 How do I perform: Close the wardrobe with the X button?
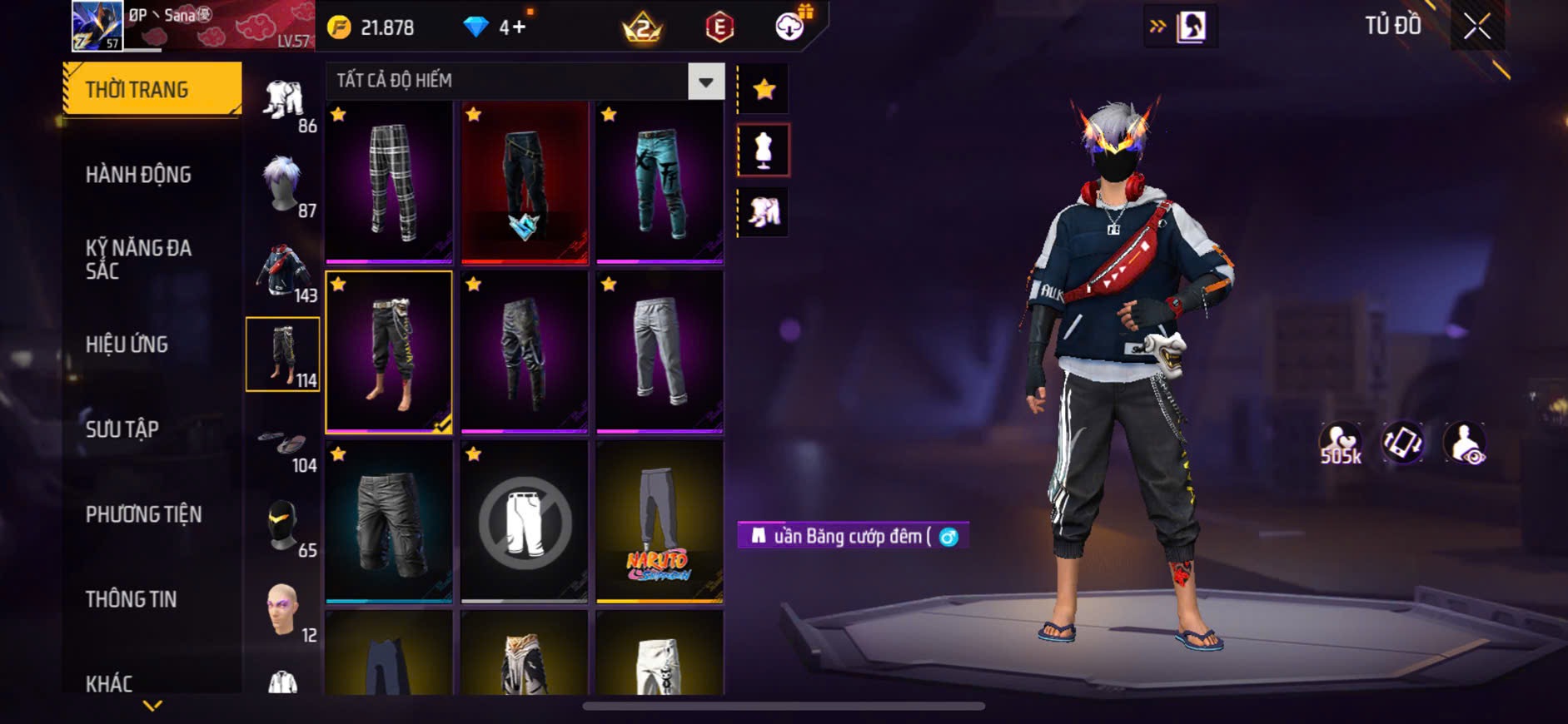tap(1477, 27)
